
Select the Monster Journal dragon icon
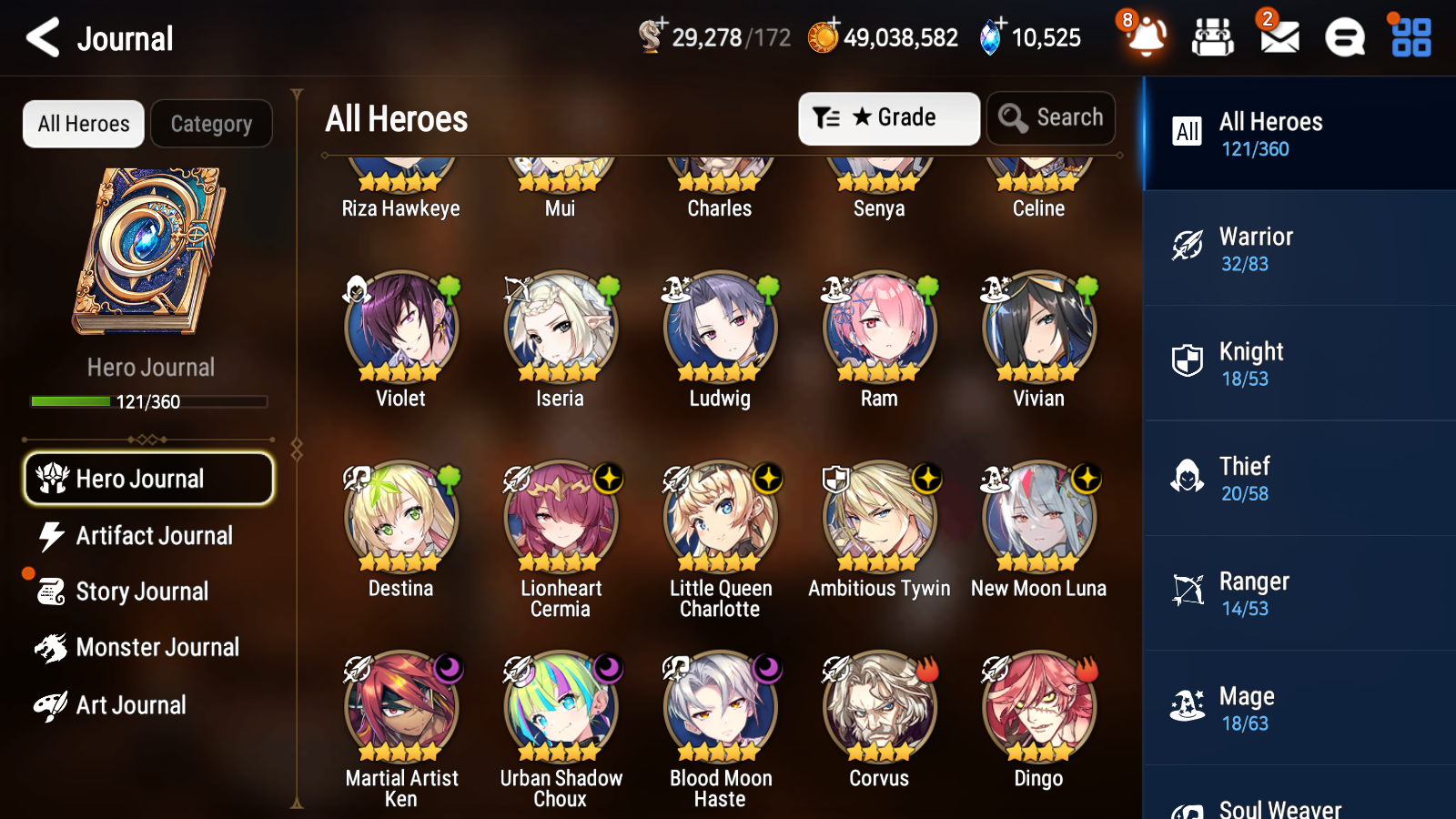tap(53, 647)
